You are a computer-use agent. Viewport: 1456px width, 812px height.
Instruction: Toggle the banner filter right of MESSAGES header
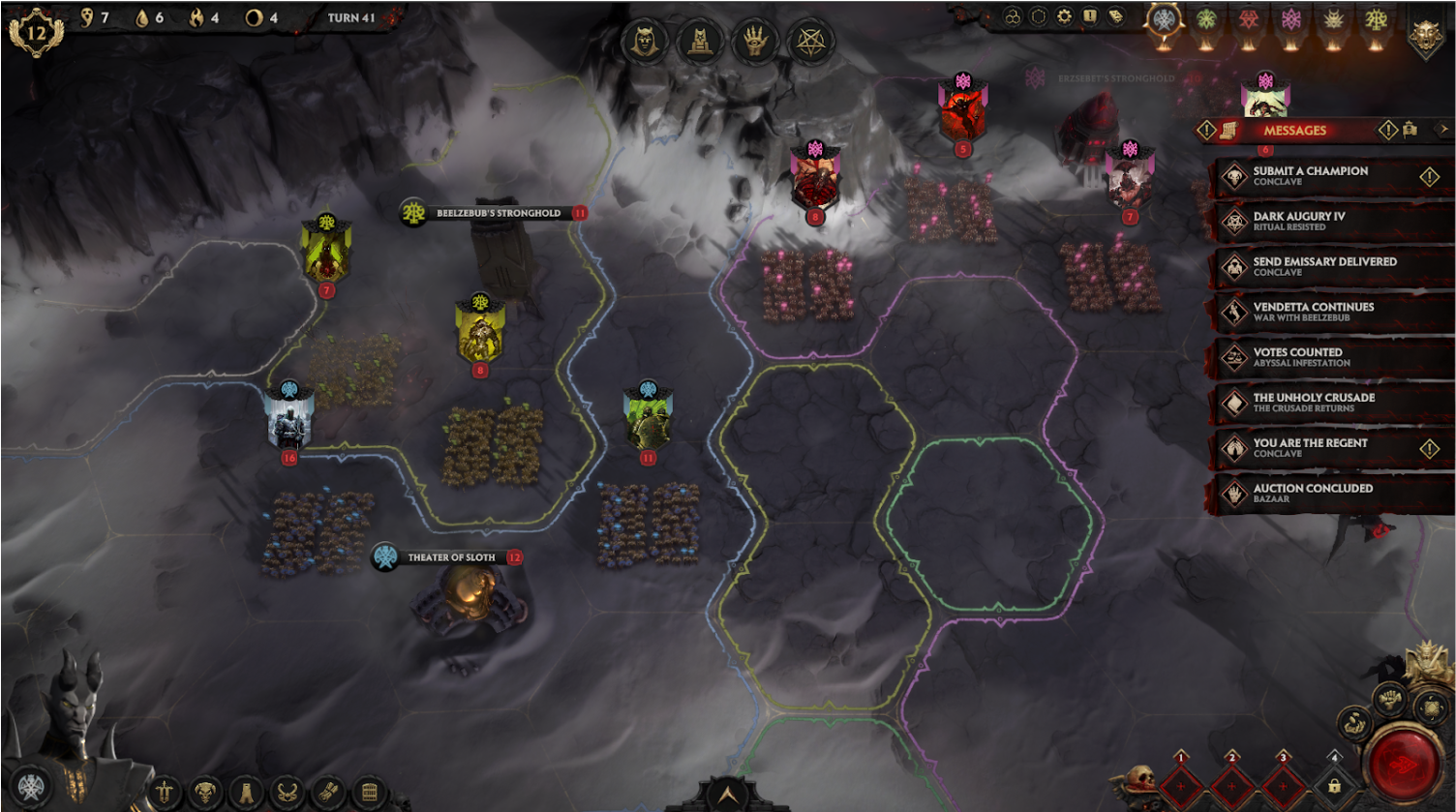coord(1410,129)
